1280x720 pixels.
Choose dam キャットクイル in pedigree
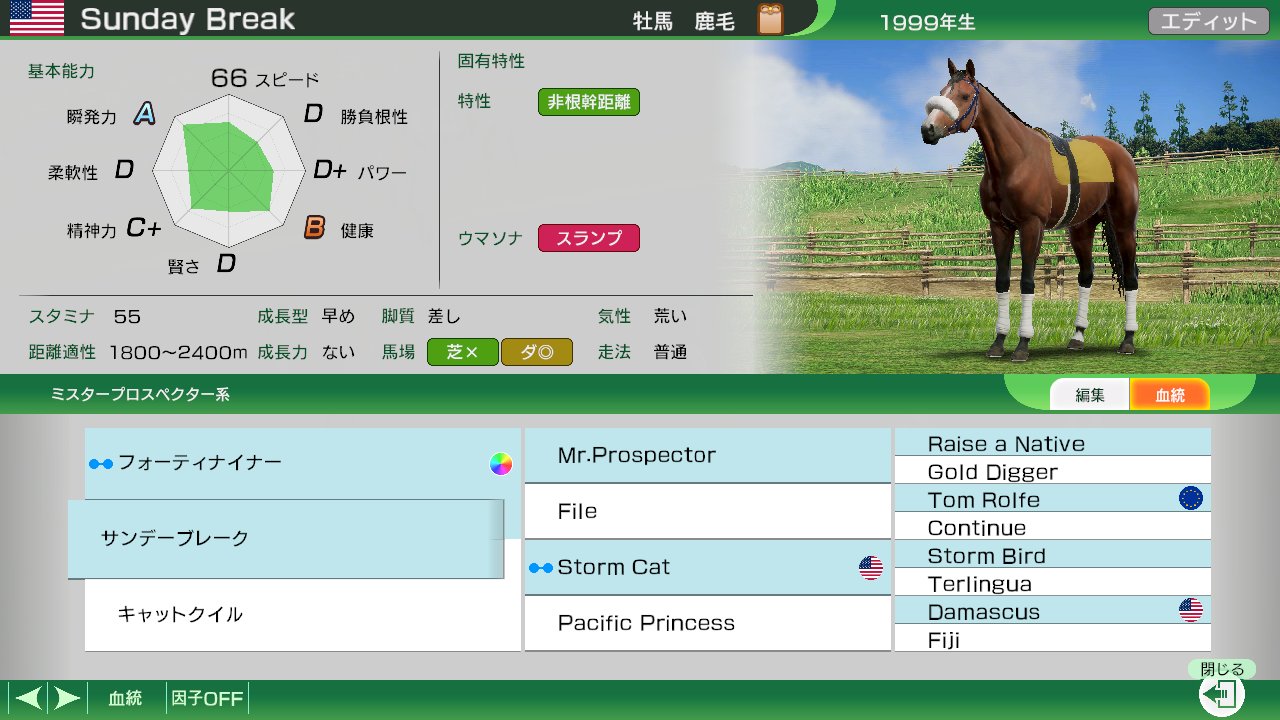click(300, 614)
